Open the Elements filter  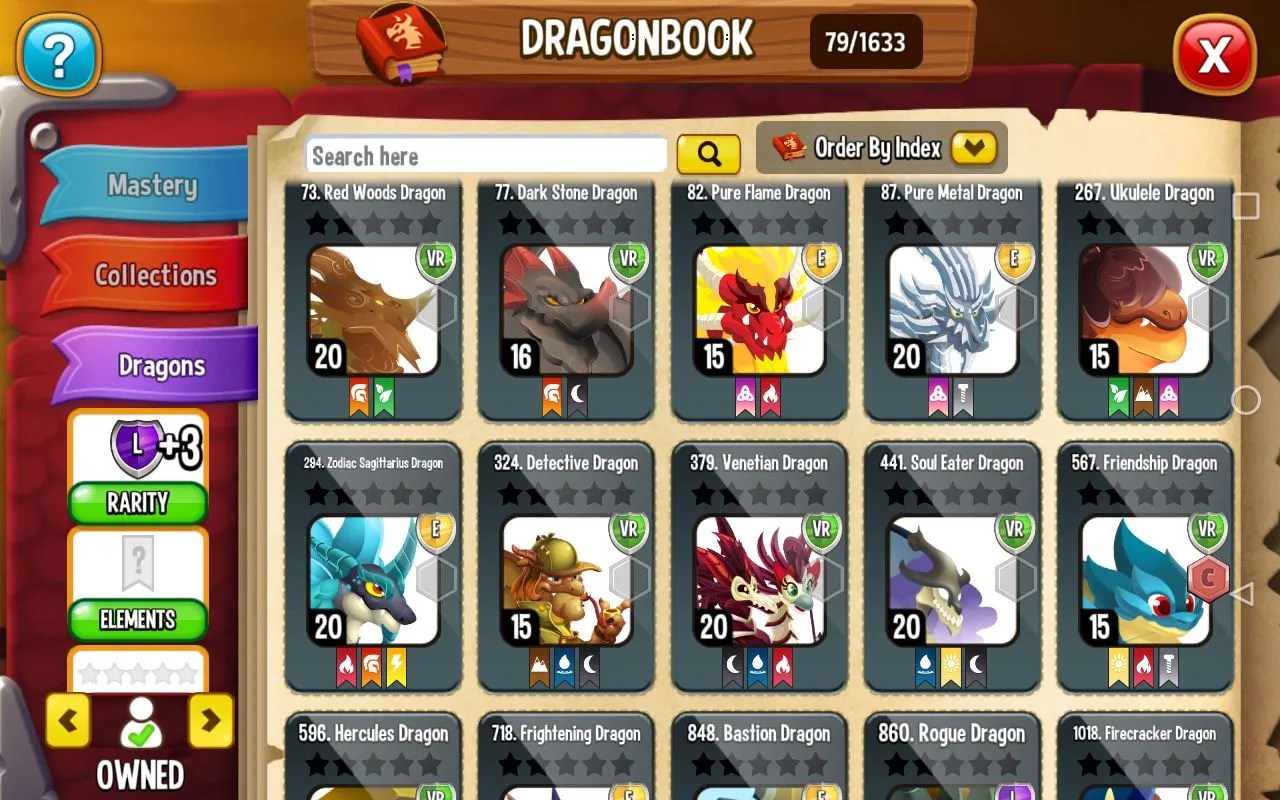pyautogui.click(x=137, y=620)
